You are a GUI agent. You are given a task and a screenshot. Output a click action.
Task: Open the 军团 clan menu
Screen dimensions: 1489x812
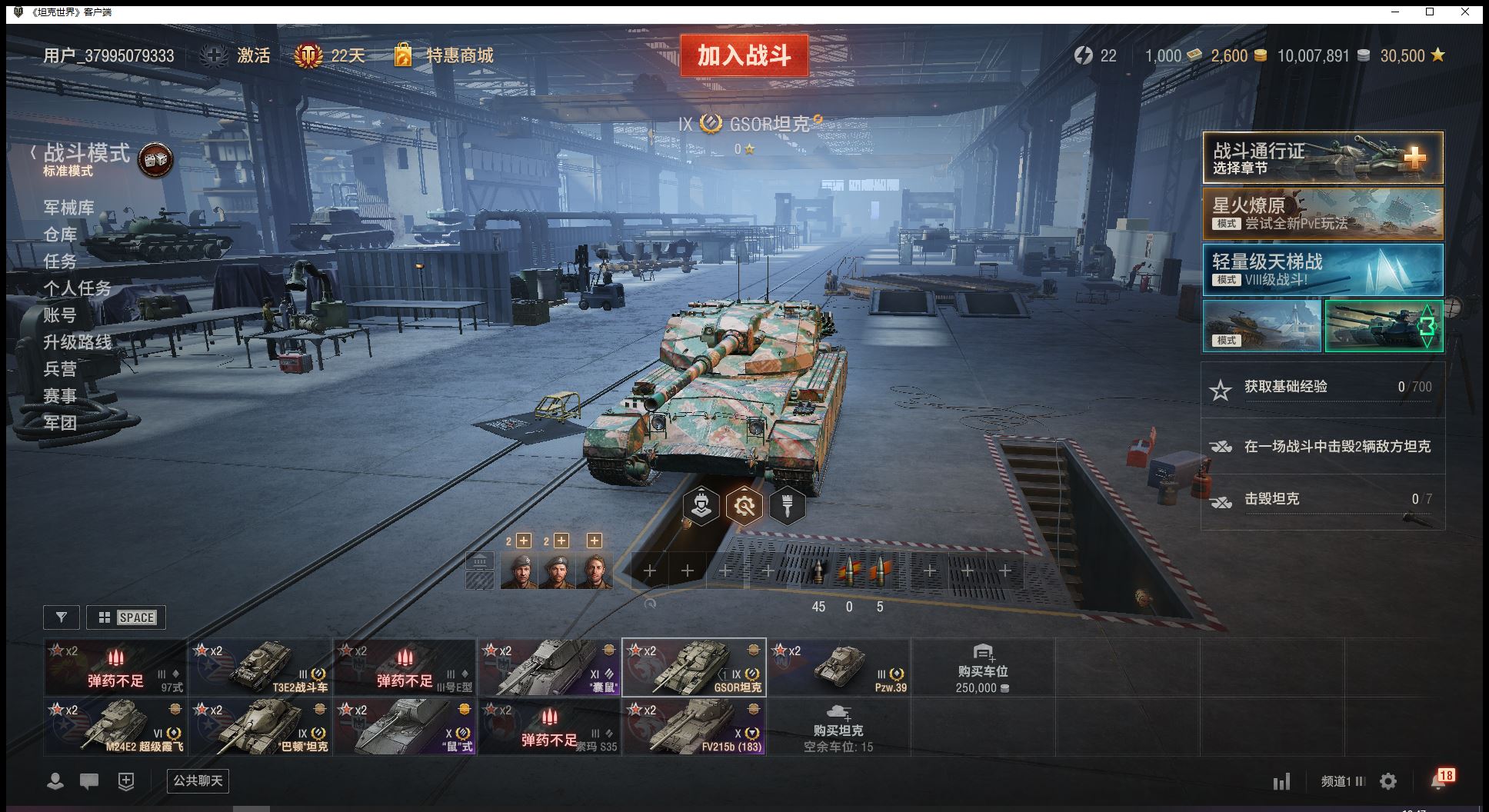tap(60, 423)
